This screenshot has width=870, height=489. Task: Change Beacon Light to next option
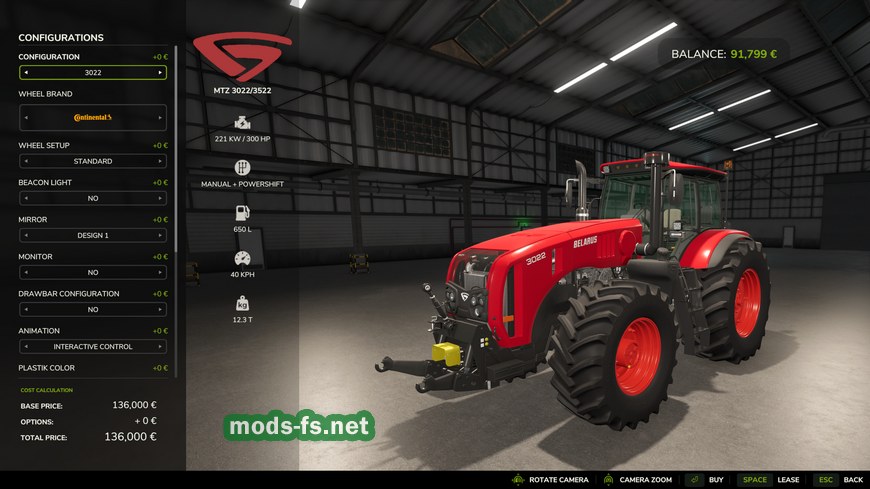click(159, 198)
